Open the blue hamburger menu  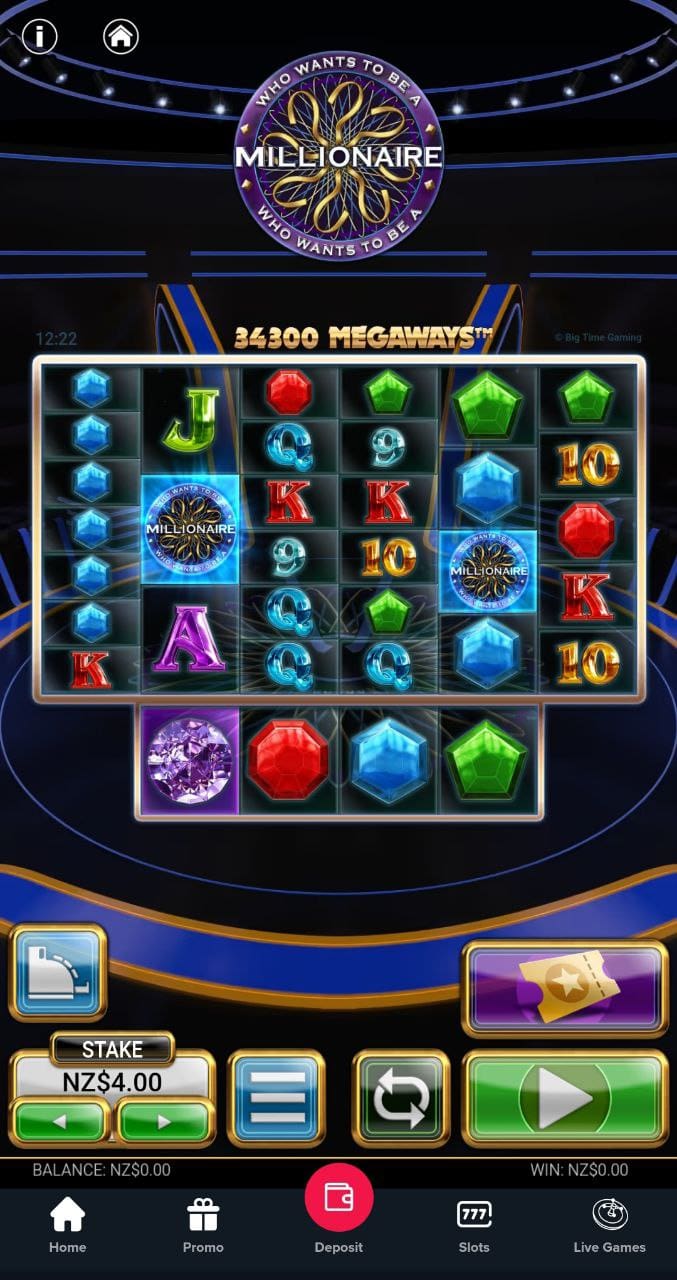point(277,1097)
